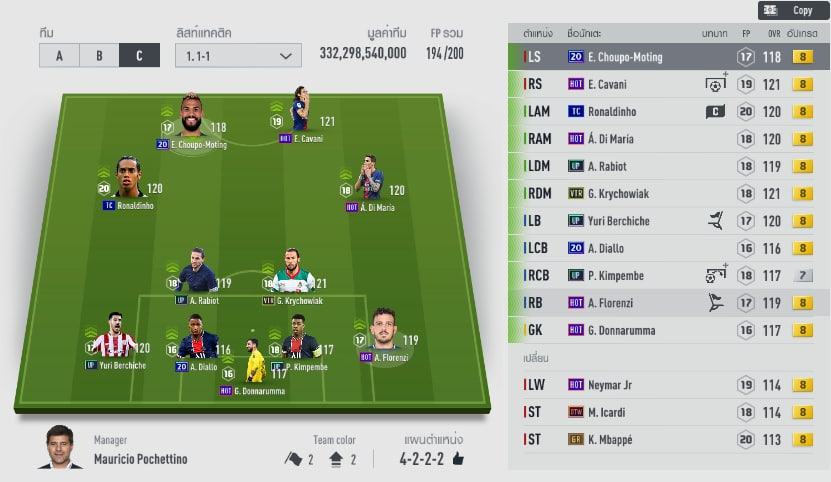Open manager Mauricio Pochettino's portrait
This screenshot has height=482, width=831.
pos(62,449)
